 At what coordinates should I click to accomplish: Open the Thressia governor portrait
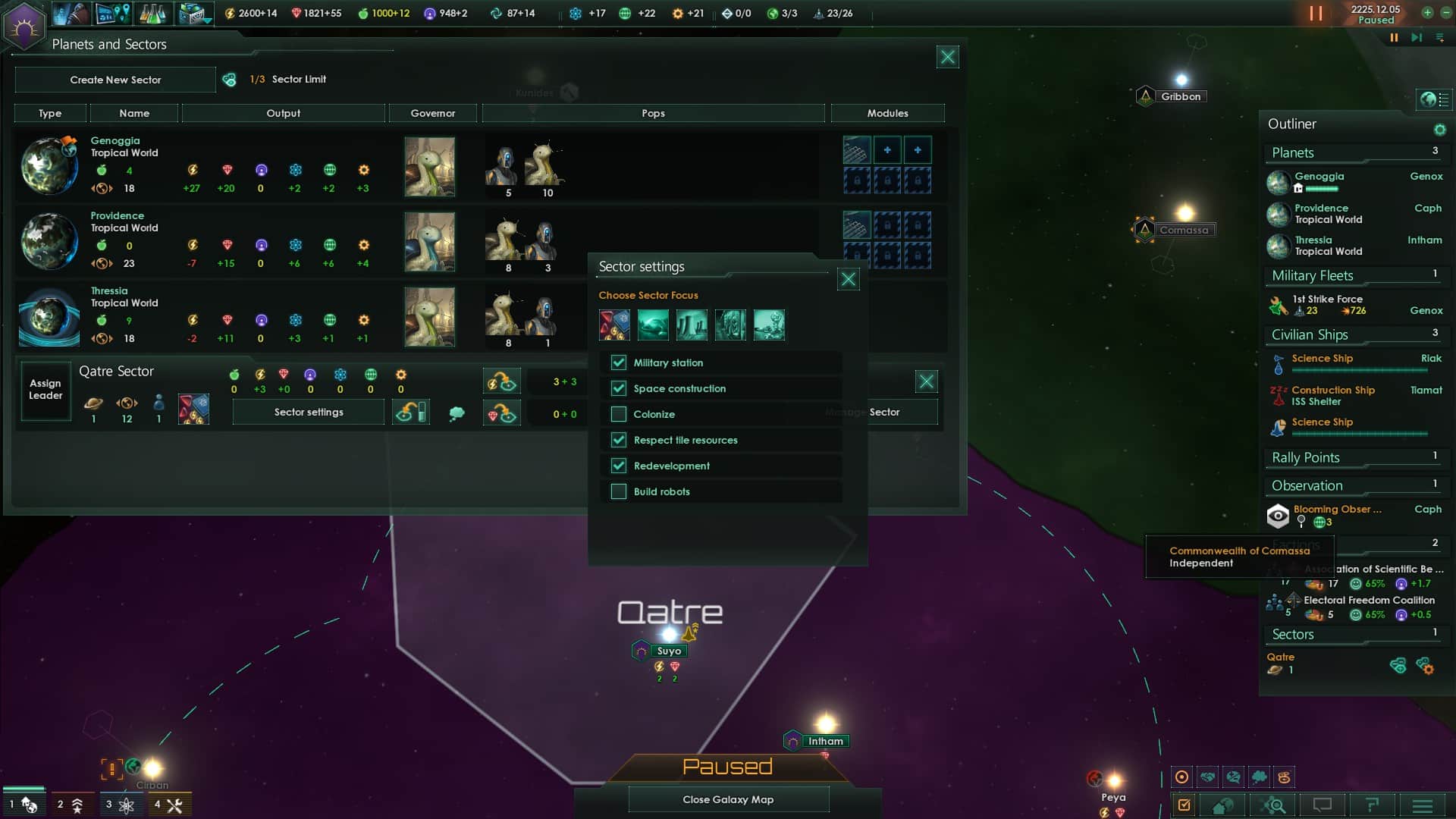pyautogui.click(x=429, y=317)
